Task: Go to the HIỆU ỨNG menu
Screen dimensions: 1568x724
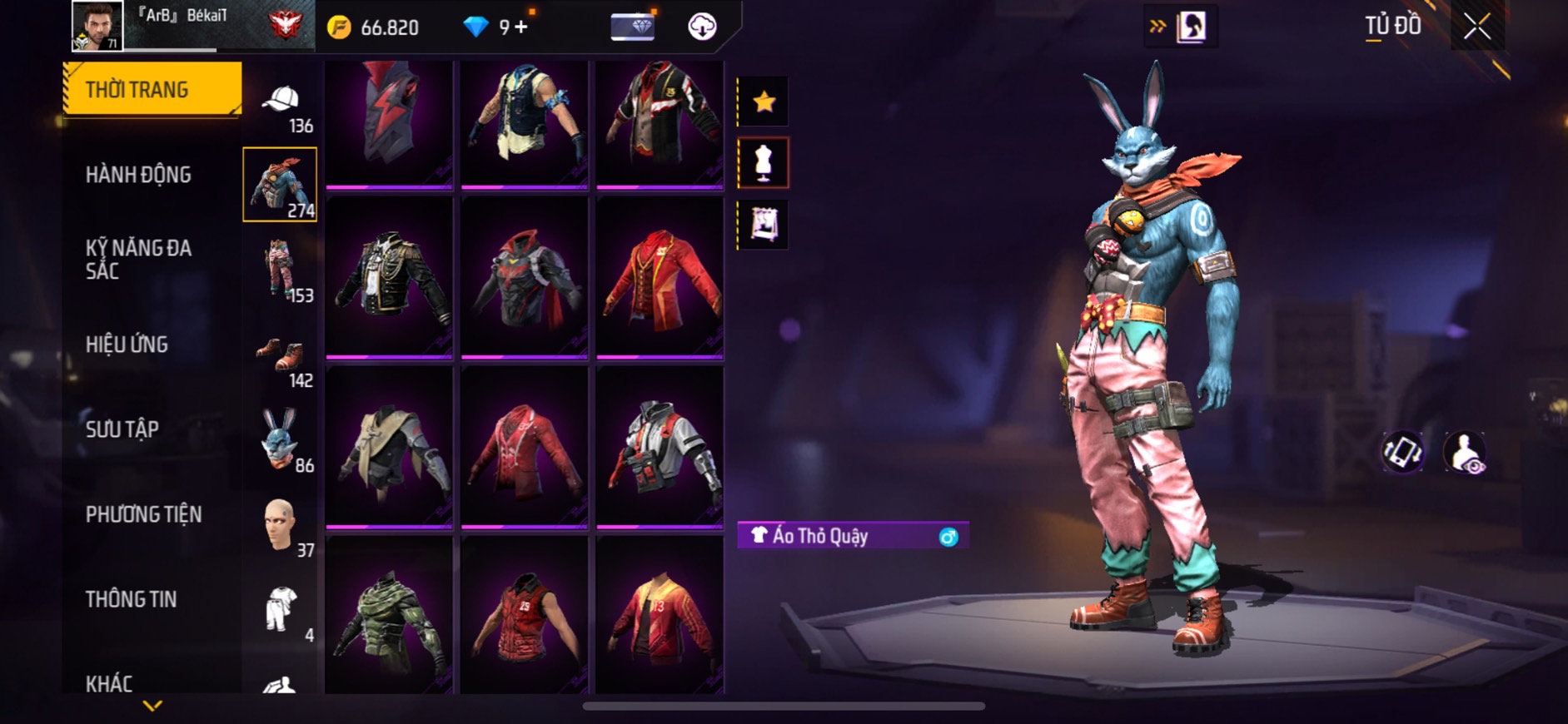Action: point(127,344)
